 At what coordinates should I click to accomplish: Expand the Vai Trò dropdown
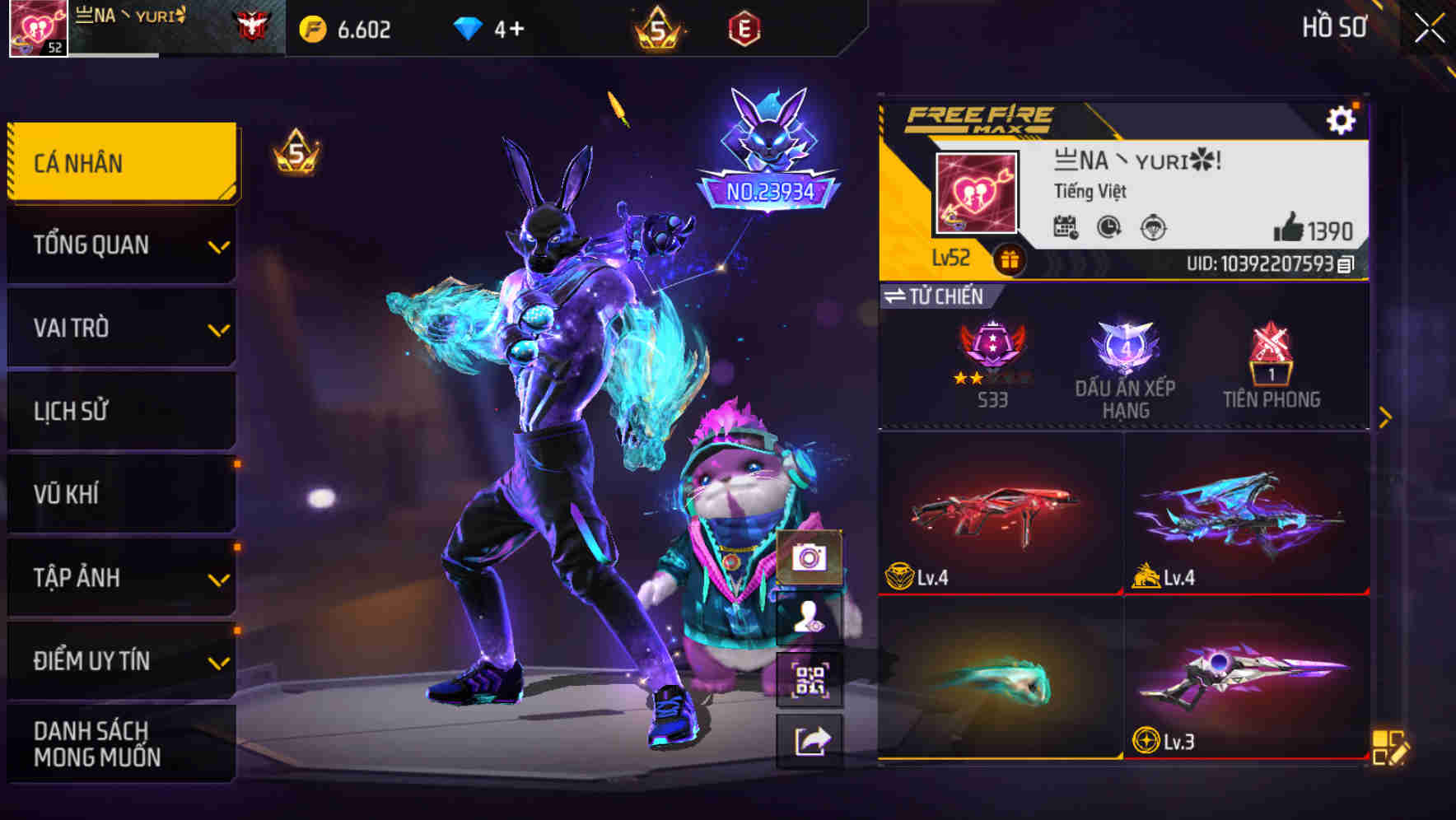pos(120,328)
